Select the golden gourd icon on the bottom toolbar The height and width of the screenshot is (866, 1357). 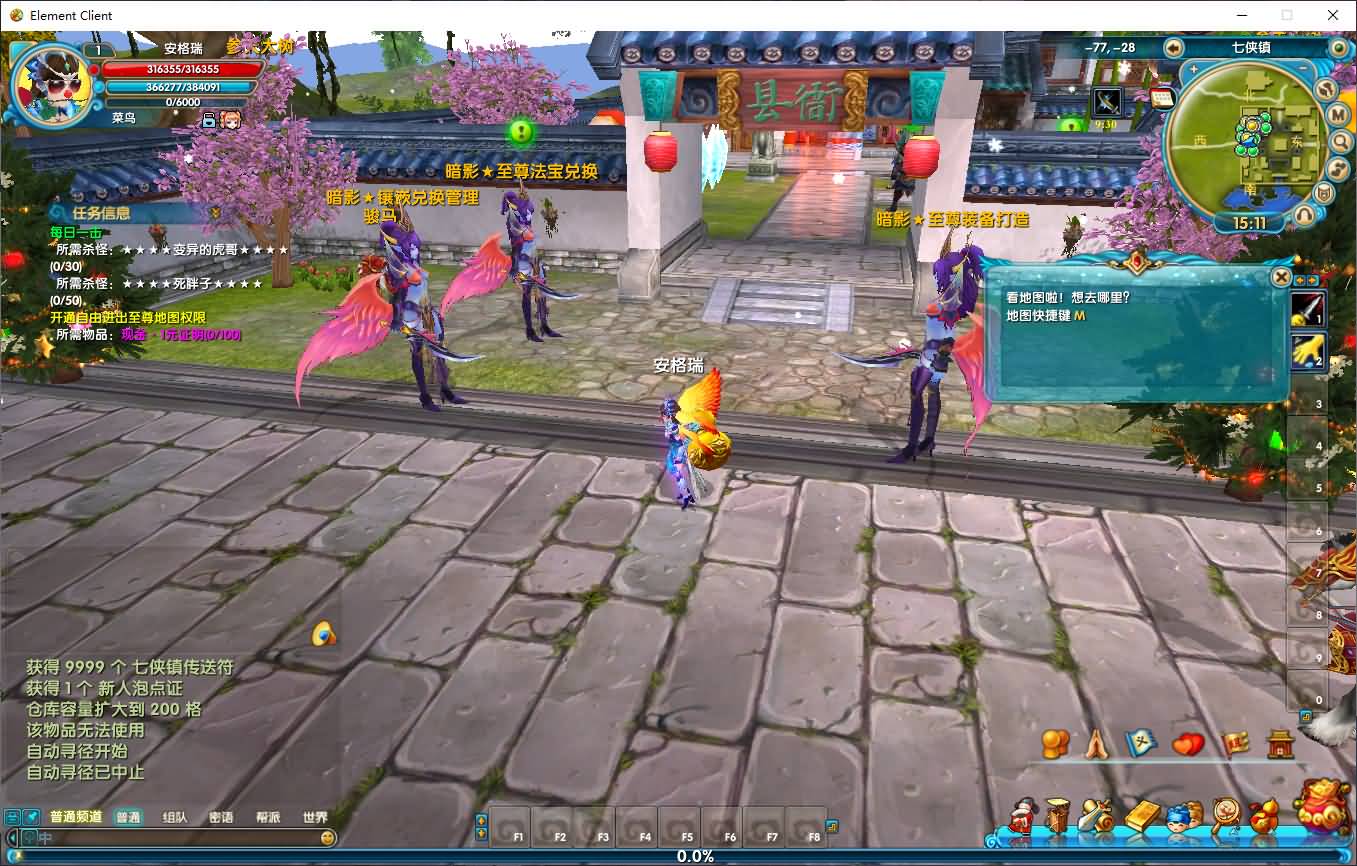click(1262, 813)
